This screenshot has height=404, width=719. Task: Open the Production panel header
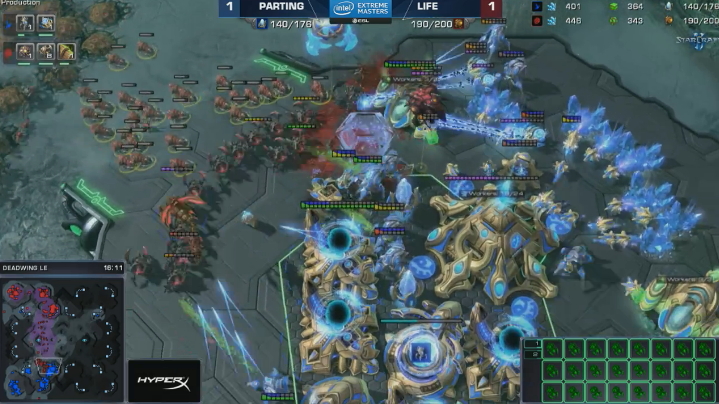click(x=19, y=4)
